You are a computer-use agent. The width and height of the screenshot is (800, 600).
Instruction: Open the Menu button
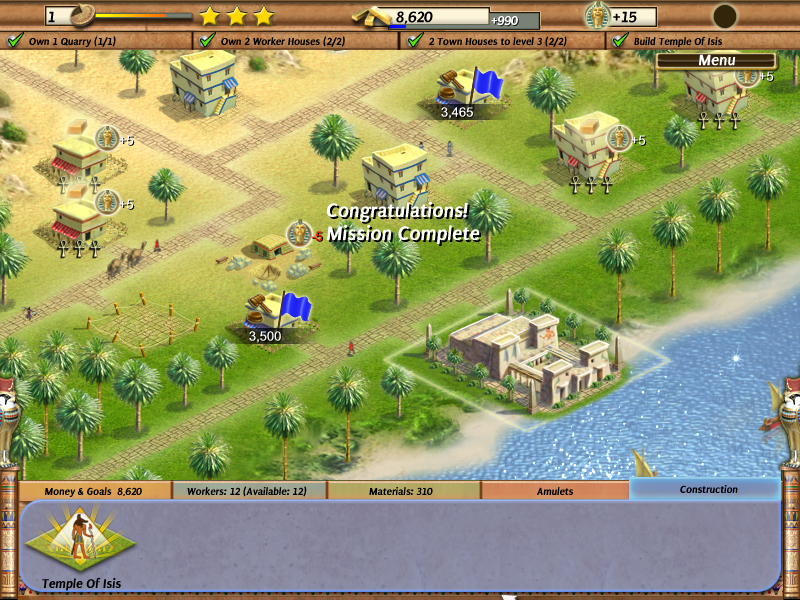716,60
